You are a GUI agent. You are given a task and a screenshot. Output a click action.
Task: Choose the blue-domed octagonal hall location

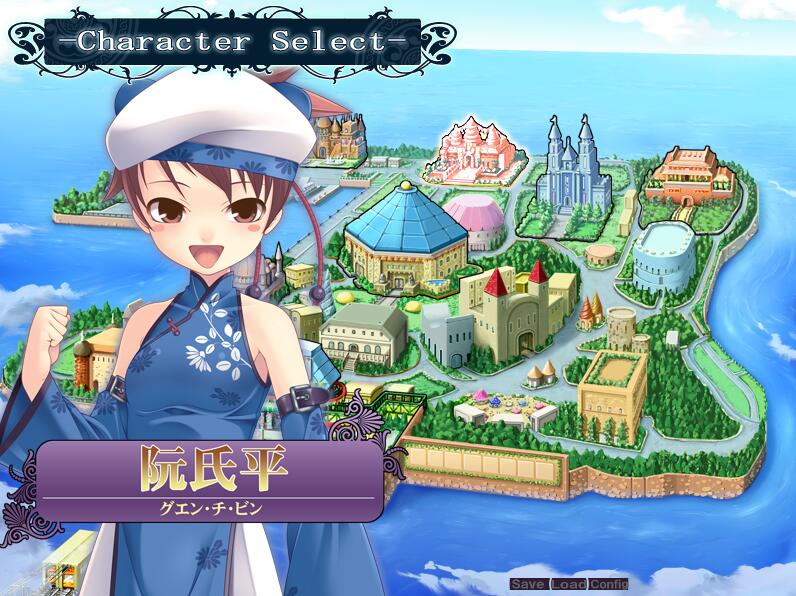point(405,236)
